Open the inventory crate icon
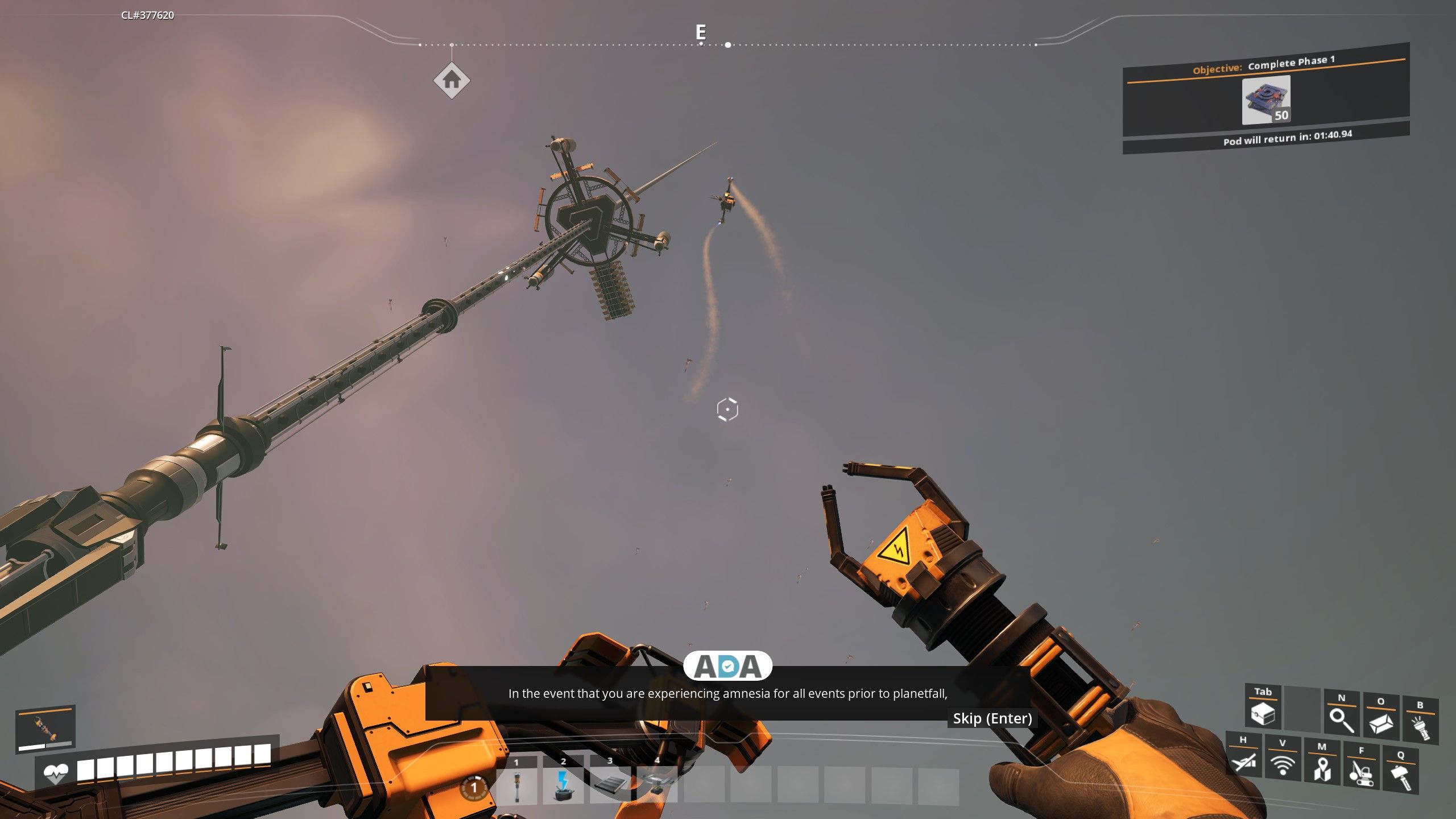Viewport: 1456px width, 819px height. [1263, 713]
